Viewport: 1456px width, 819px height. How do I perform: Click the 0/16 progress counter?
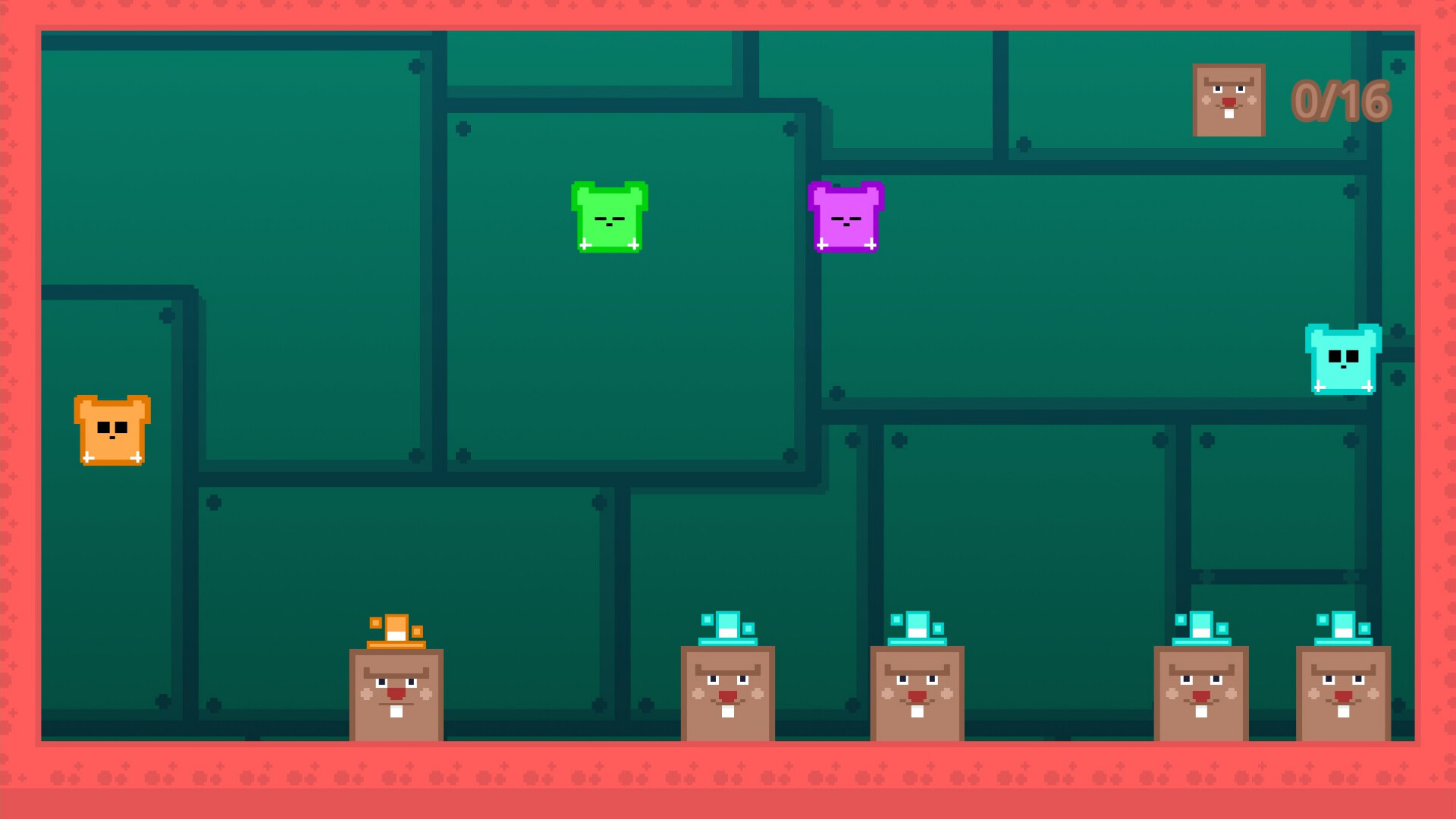pyautogui.click(x=1341, y=101)
